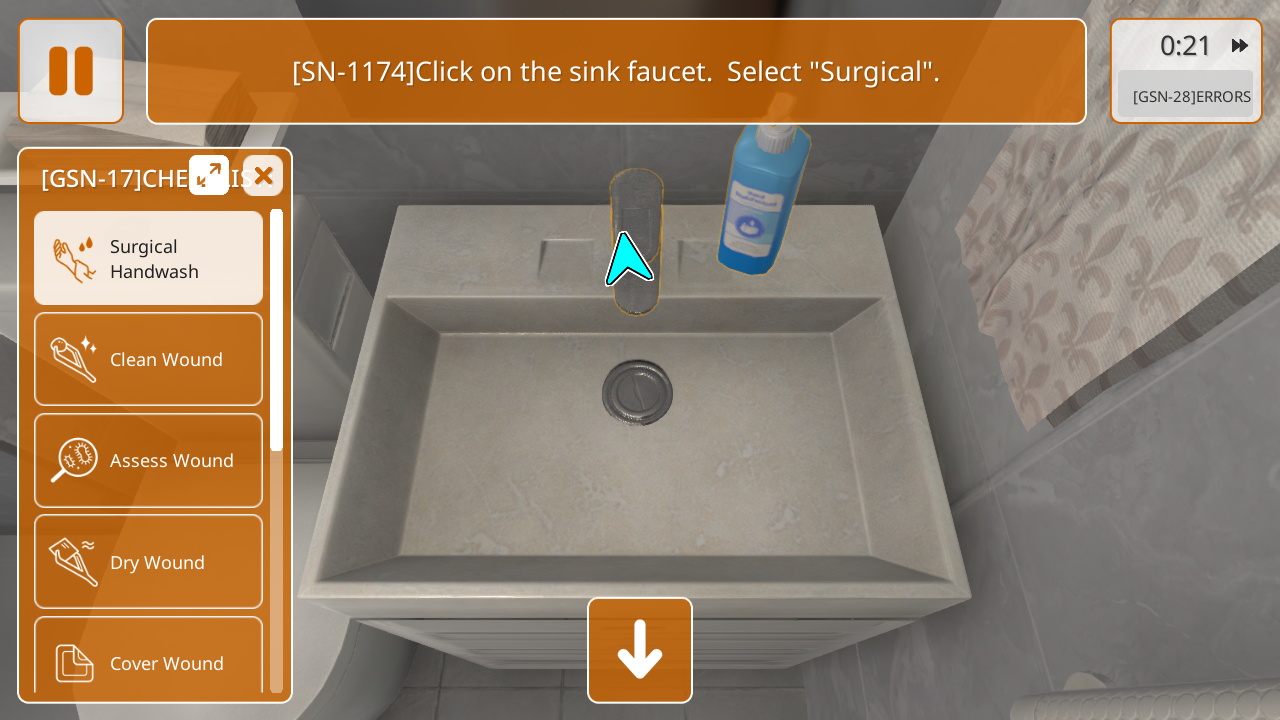Image resolution: width=1280 pixels, height=720 pixels.
Task: Open the errors panel
Action: point(1186,97)
